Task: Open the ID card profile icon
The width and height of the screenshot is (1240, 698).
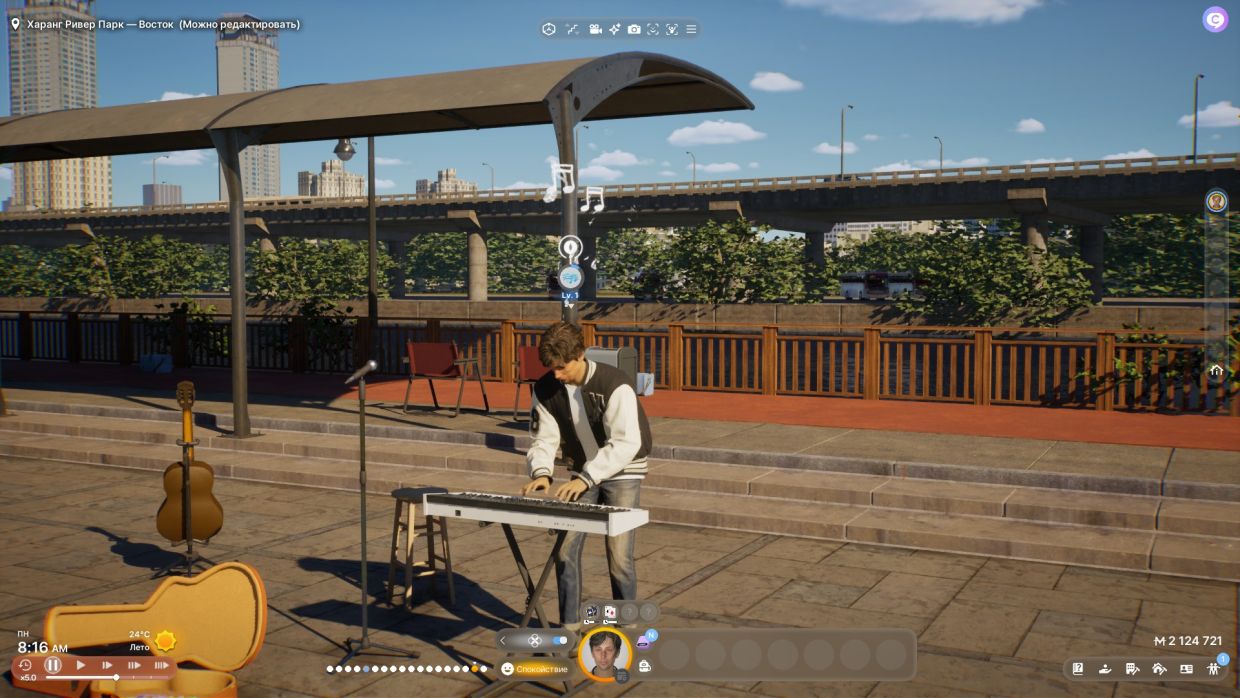Action: click(1186, 669)
